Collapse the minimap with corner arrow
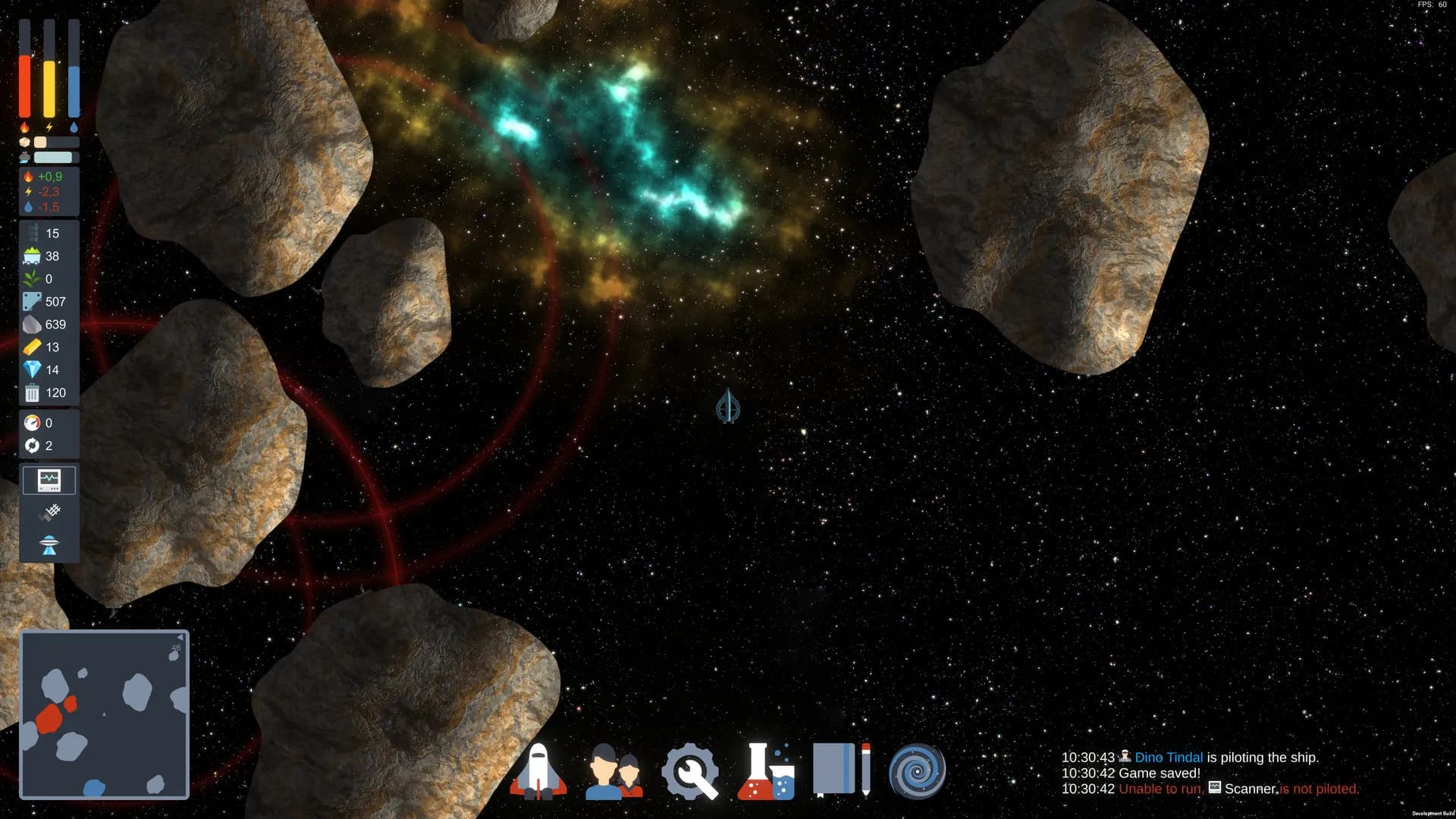Viewport: 1456px width, 819px height. [180, 637]
